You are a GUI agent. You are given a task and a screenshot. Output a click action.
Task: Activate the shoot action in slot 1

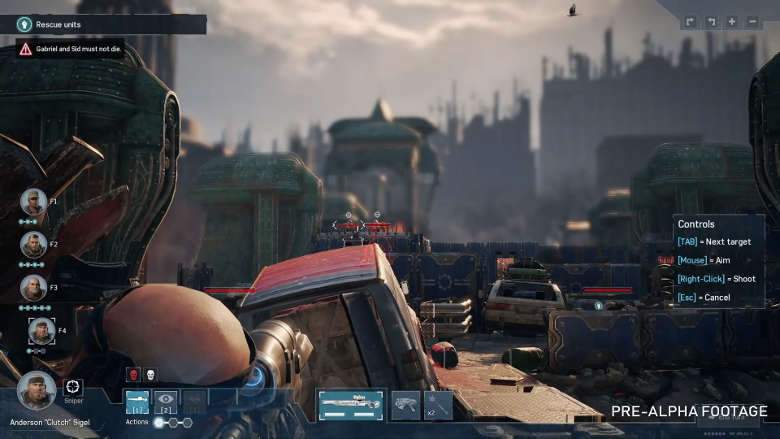coord(137,401)
